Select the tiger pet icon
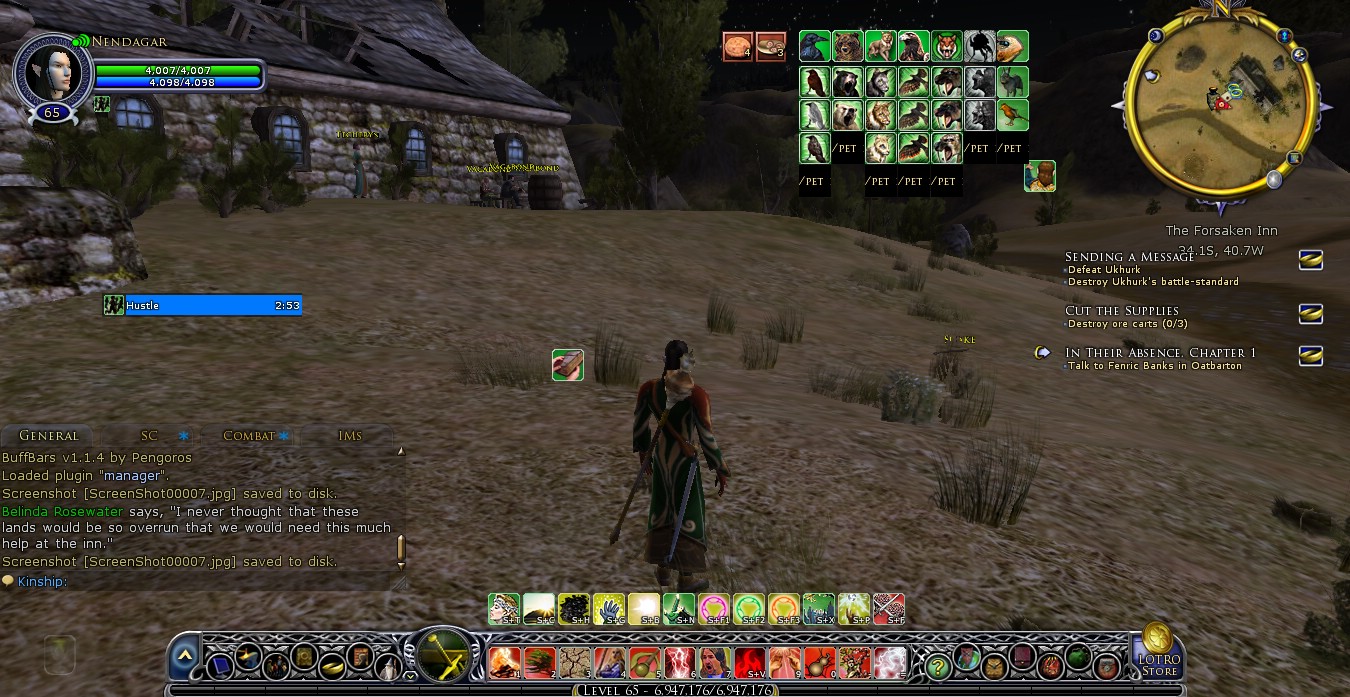The height and width of the screenshot is (697, 1350). (x=946, y=47)
